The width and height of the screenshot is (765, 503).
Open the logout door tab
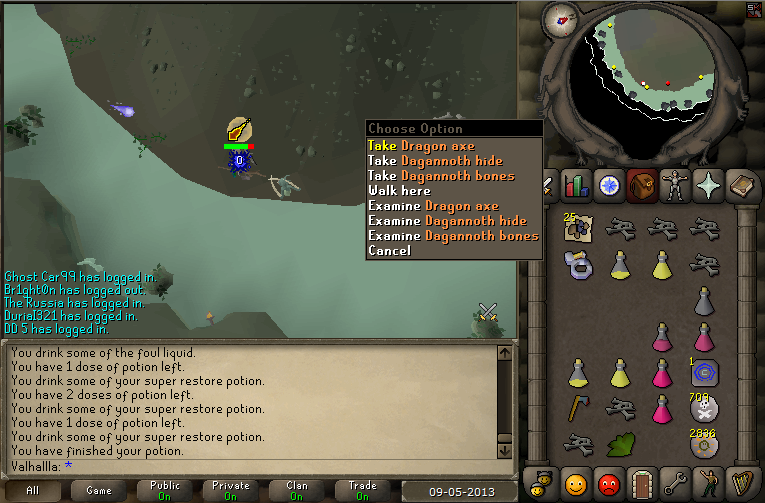[643, 482]
